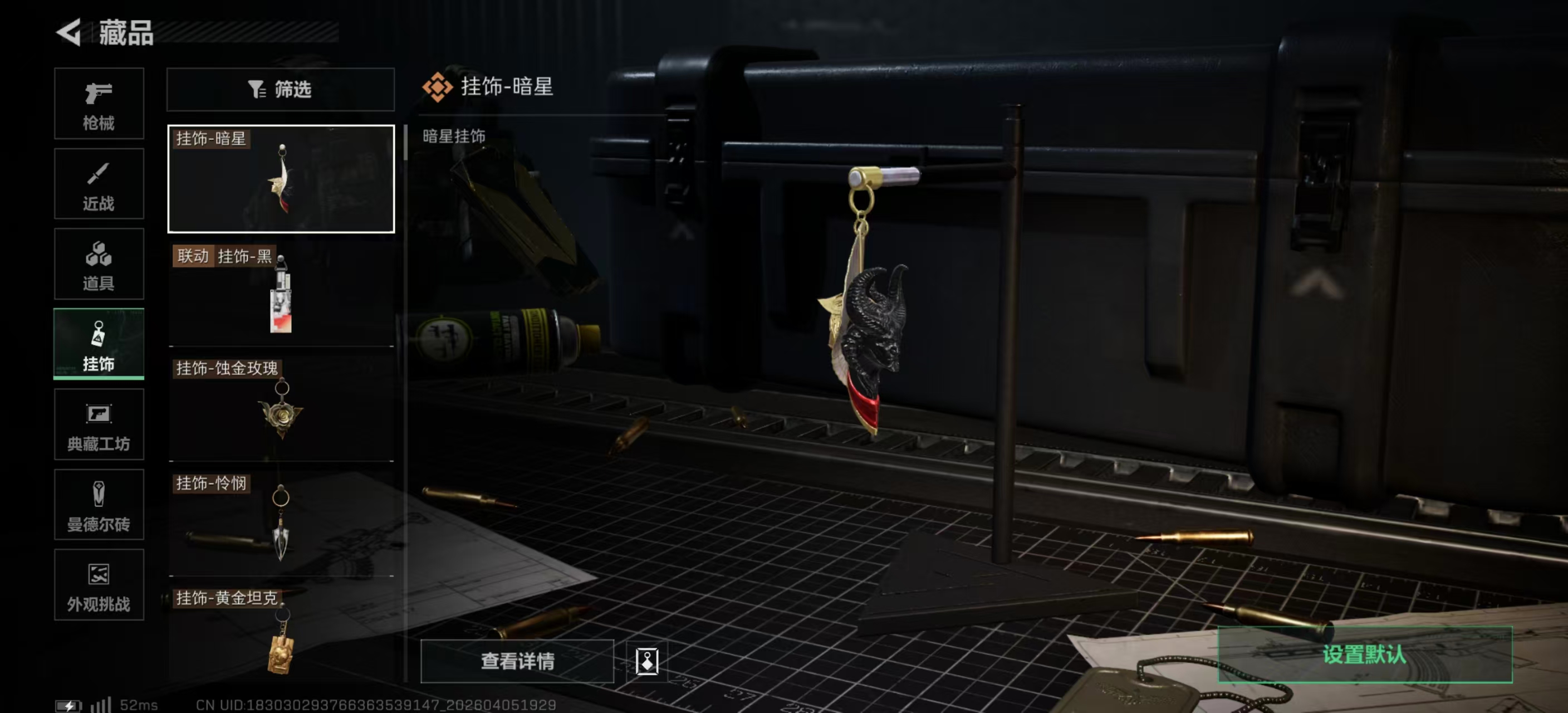Open the filter dropdown at list top
The width and height of the screenshot is (1568, 713).
(281, 90)
